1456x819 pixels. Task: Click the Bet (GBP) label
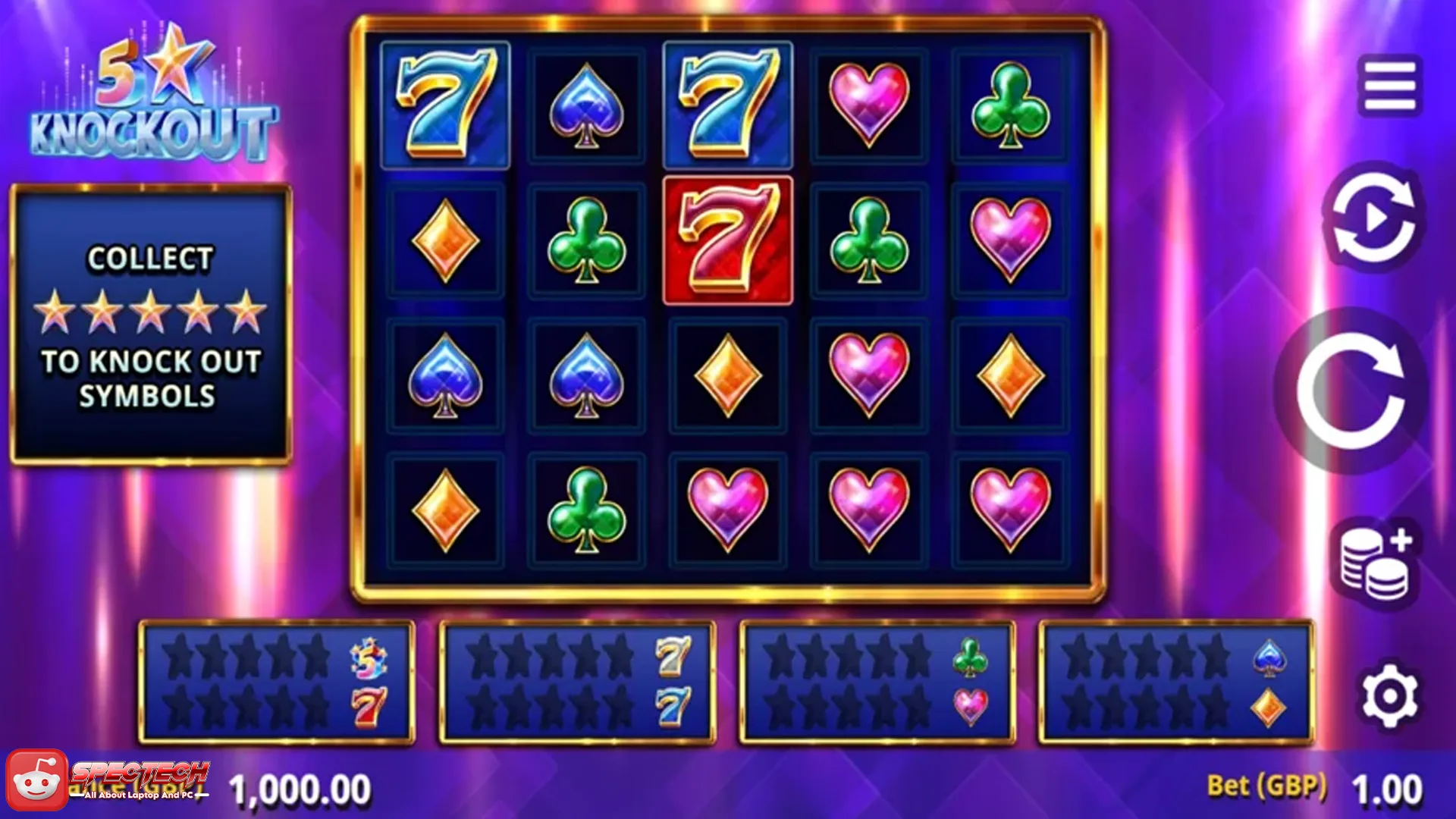click(1266, 786)
